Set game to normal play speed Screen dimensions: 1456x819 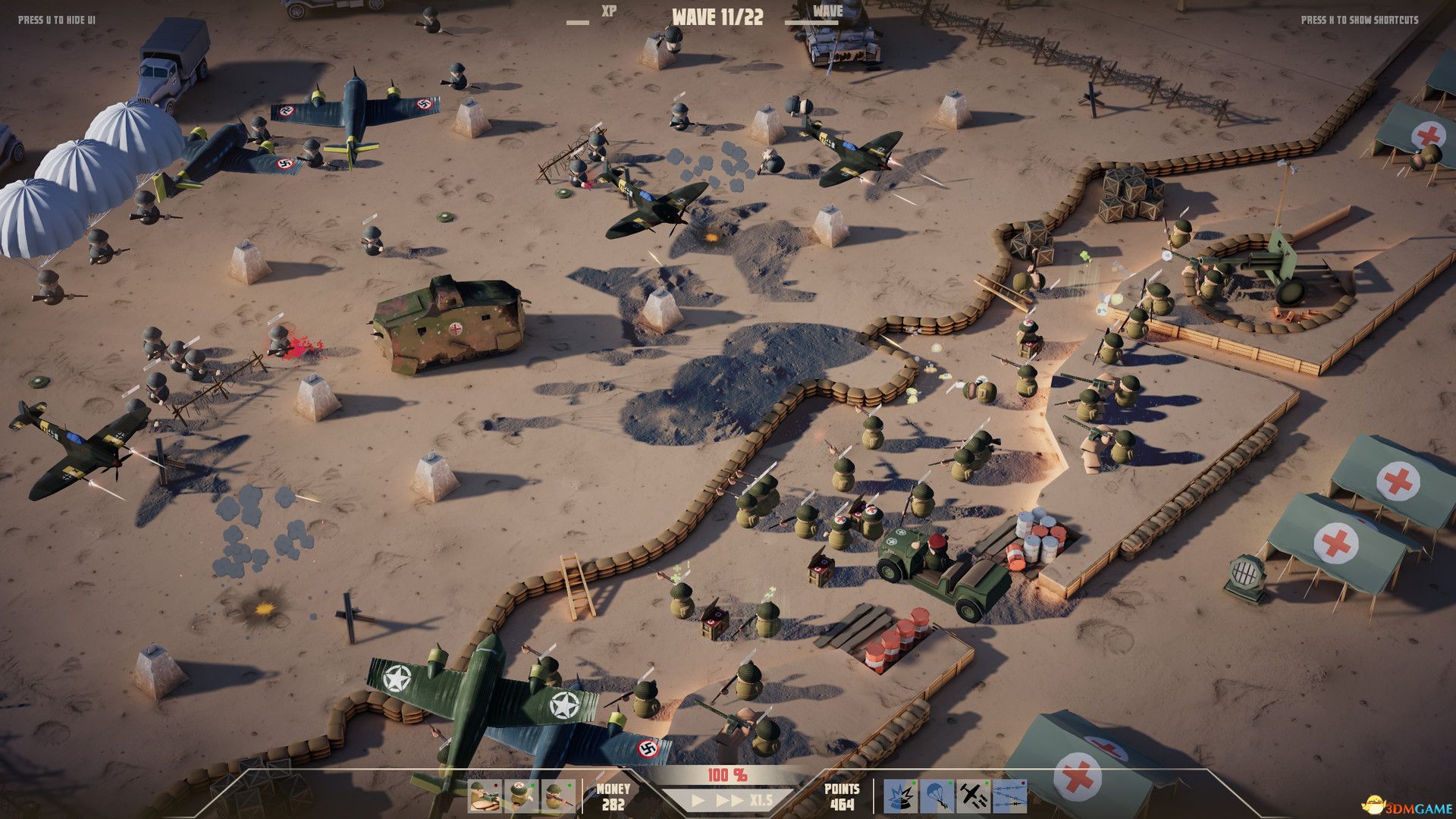point(699,800)
